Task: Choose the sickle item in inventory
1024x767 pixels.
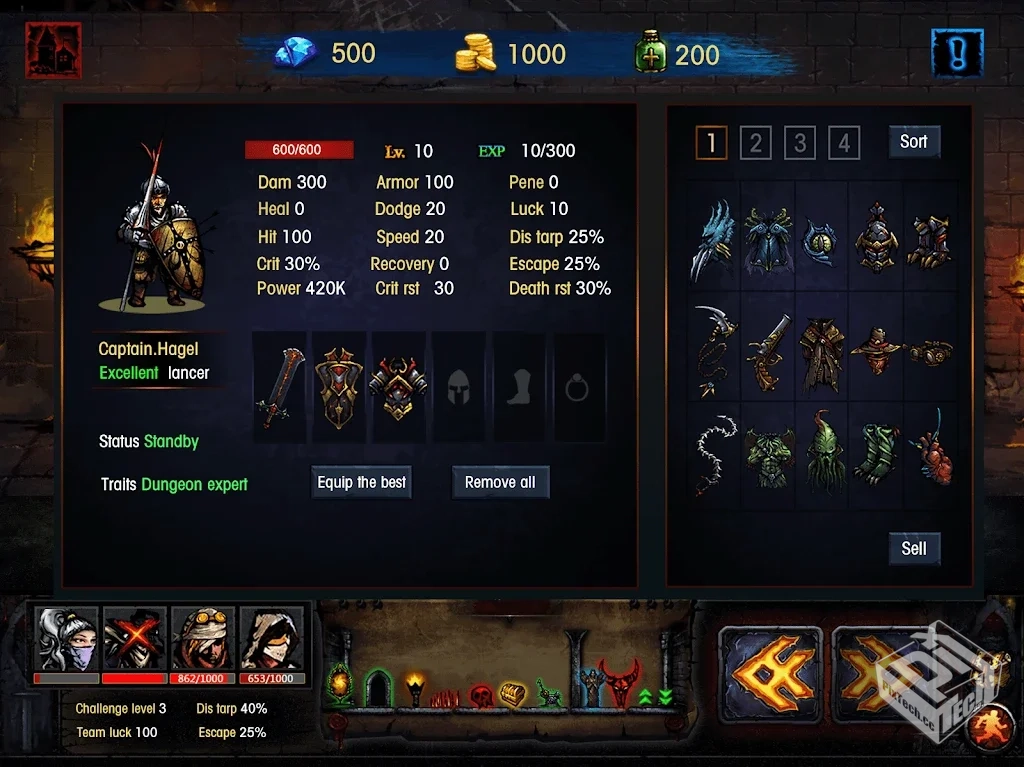Action: (714, 351)
